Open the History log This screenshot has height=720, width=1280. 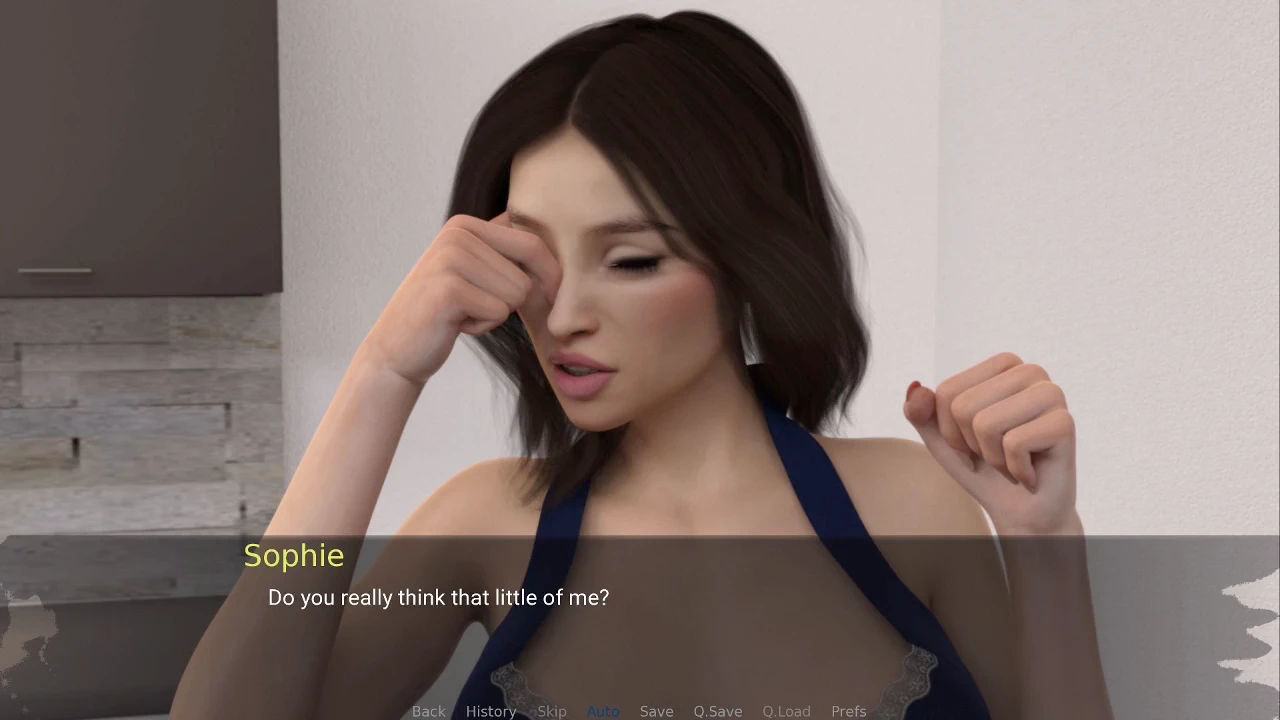(491, 711)
